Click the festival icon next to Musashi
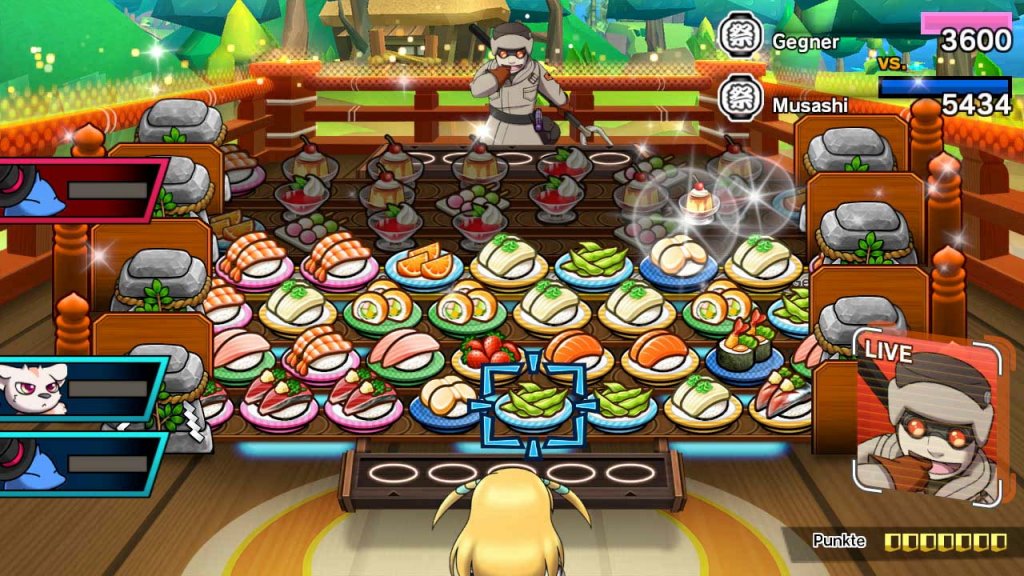 pyautogui.click(x=742, y=99)
